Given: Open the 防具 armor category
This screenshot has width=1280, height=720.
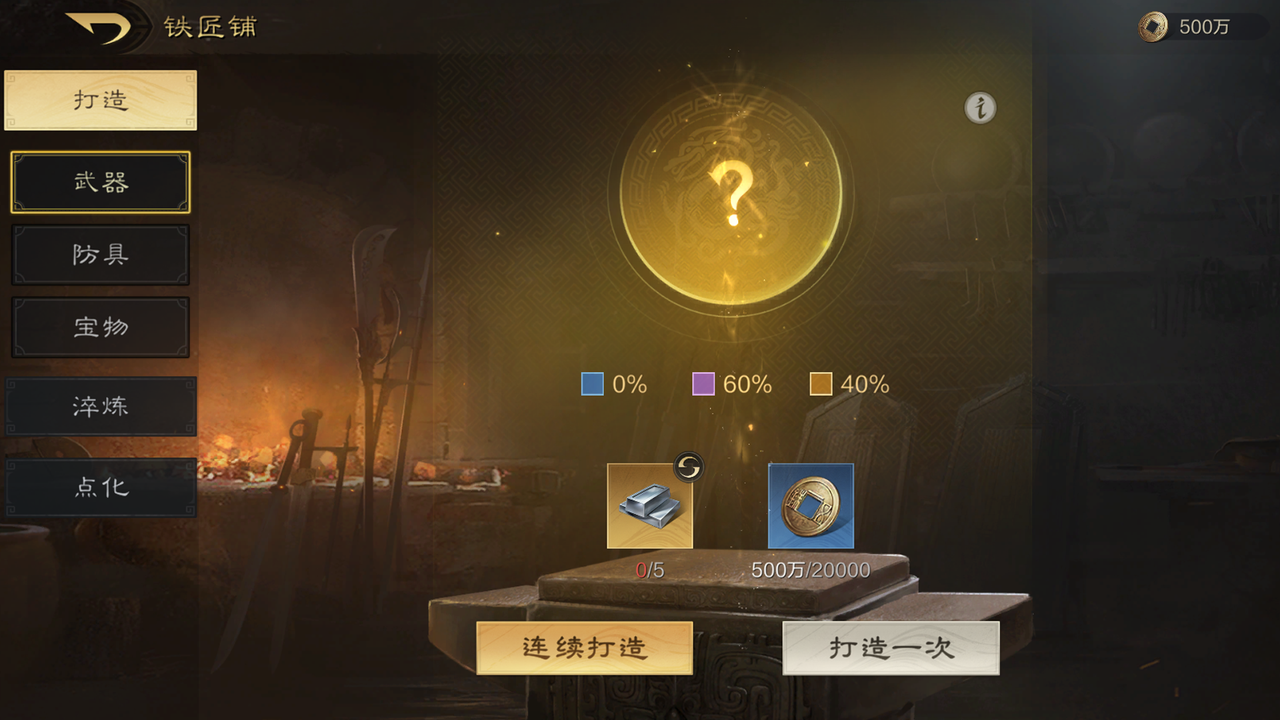Looking at the screenshot, I should [x=100, y=255].
